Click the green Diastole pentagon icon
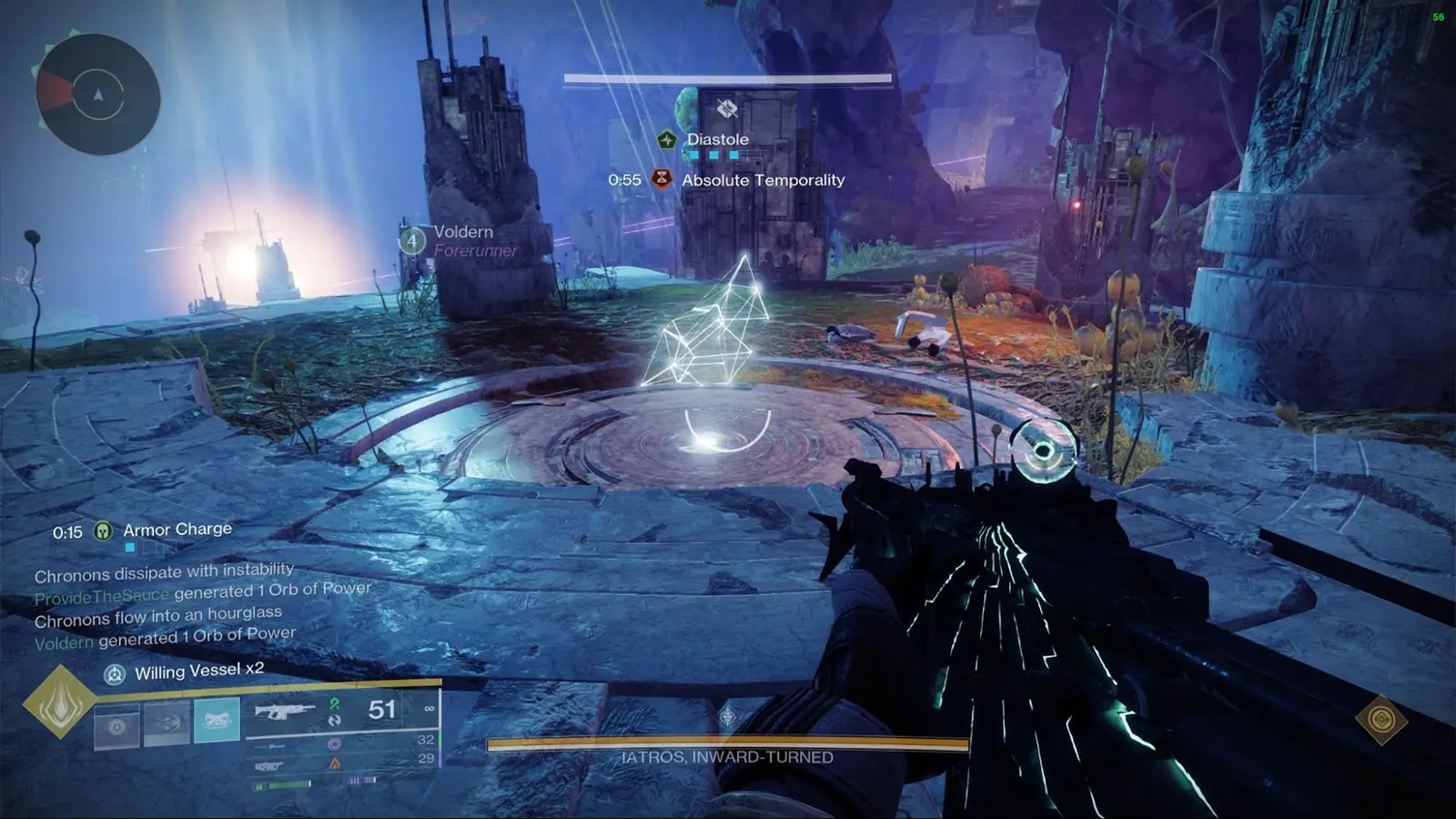Viewport: 1456px width, 819px height. coord(666,139)
